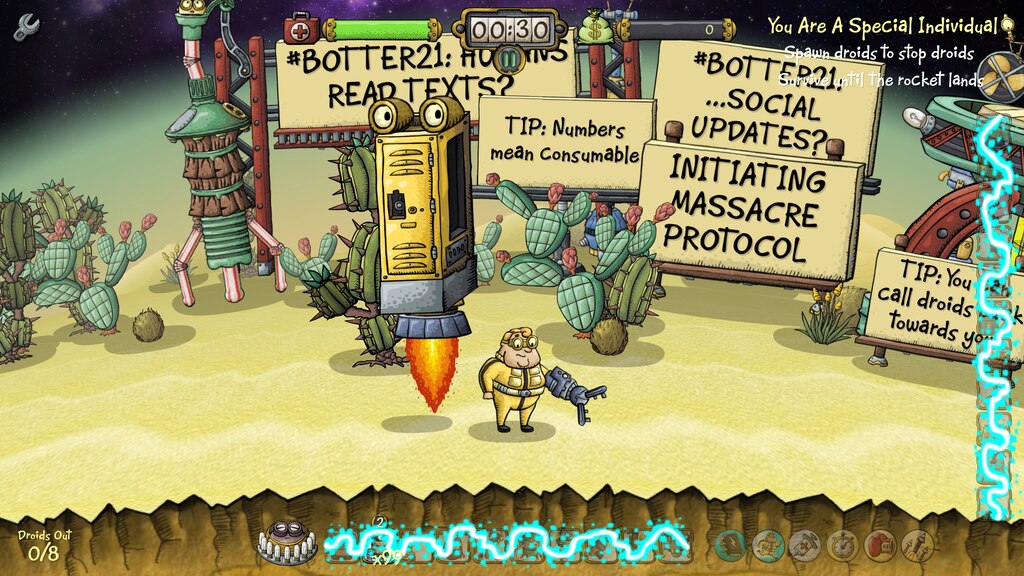Click the 'You Are A Special Individual' objective
The image size is (1024, 576).
point(882,26)
